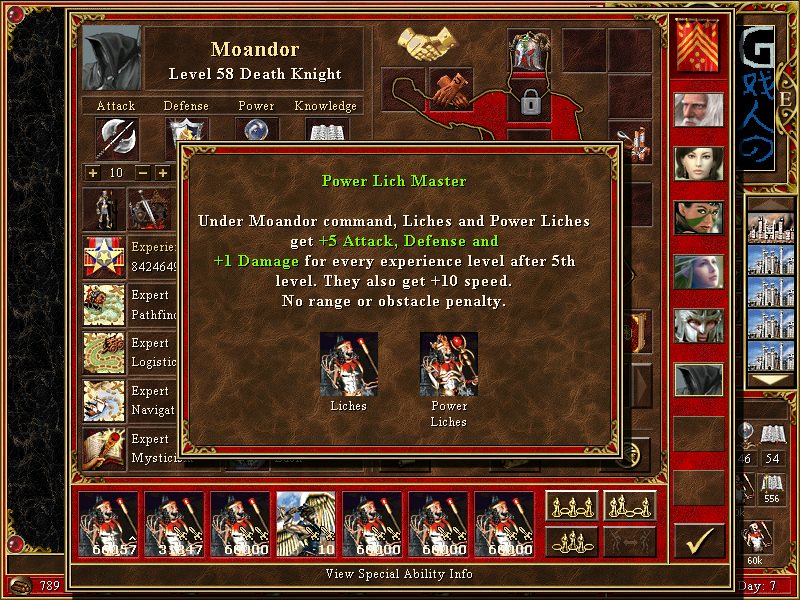View the Expert Navigation skill
The width and height of the screenshot is (800, 600).
[x=104, y=400]
